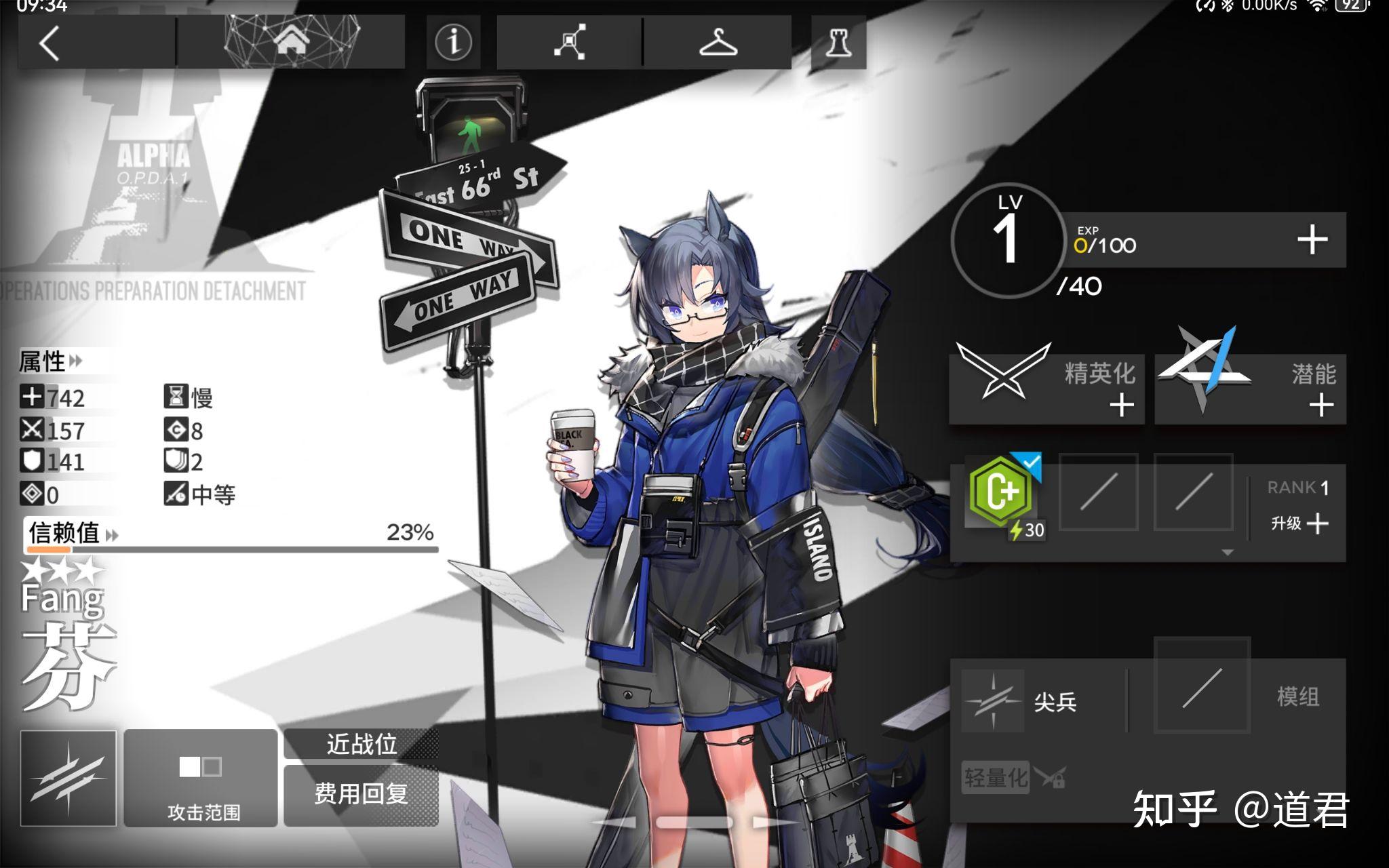Expand the skill panel dropdown arrow
Screen dimensions: 1389x868
1227,553
